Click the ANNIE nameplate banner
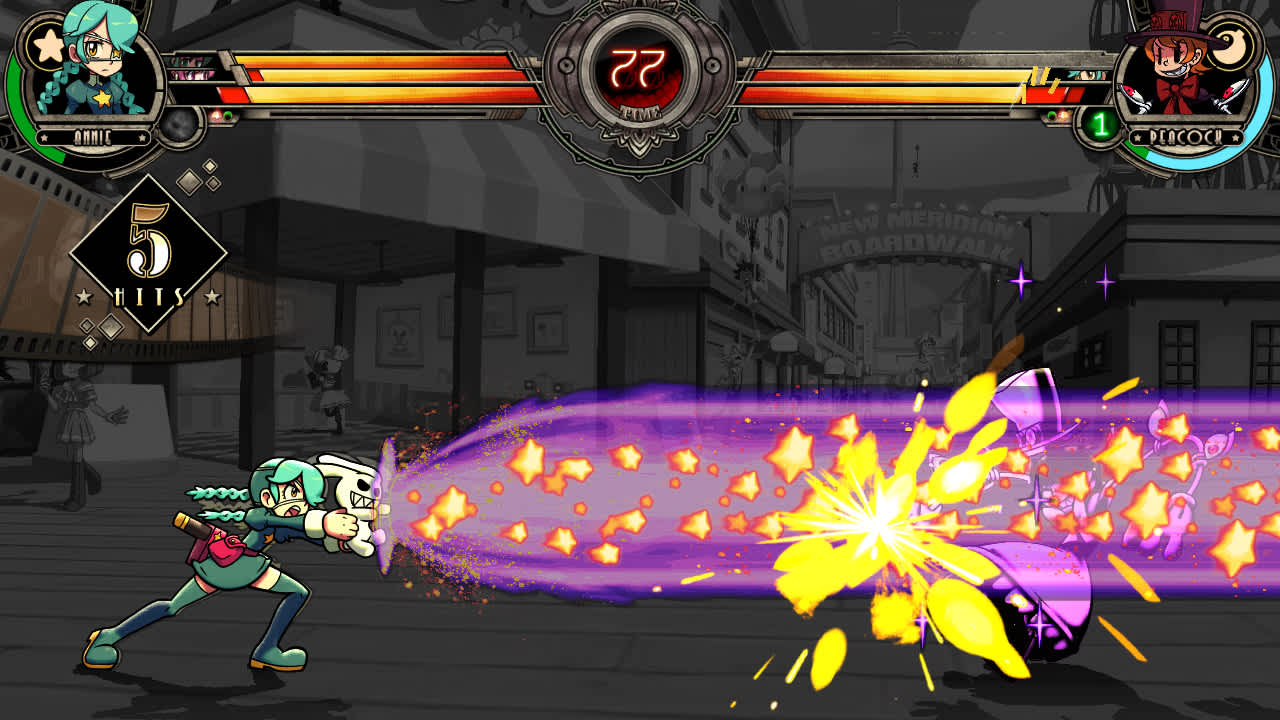The image size is (1280, 720). pyautogui.click(x=92, y=136)
